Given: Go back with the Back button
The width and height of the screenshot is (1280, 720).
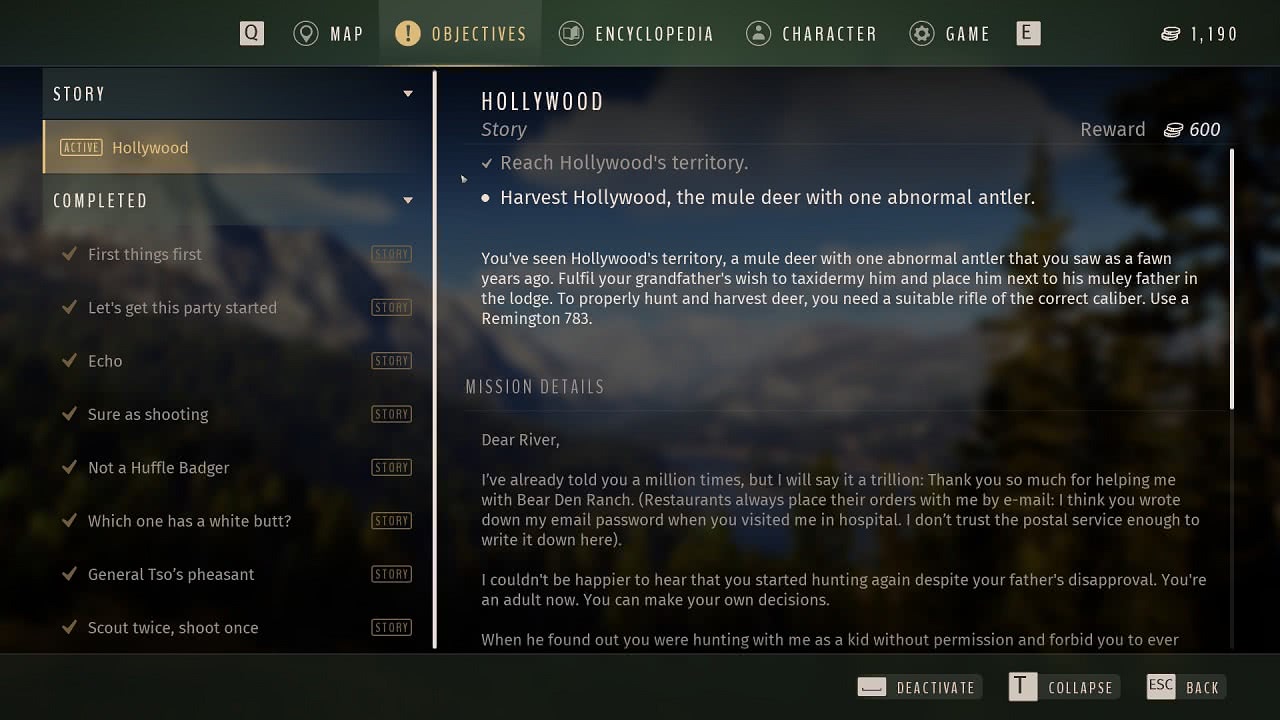Looking at the screenshot, I should 1186,687.
